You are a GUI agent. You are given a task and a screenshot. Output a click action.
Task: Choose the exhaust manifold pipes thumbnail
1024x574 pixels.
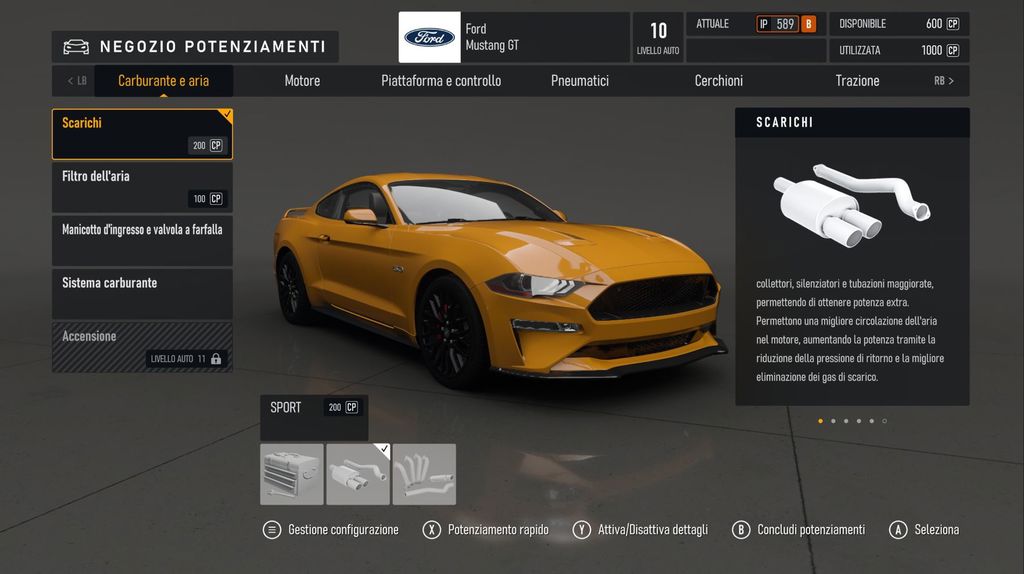(424, 474)
